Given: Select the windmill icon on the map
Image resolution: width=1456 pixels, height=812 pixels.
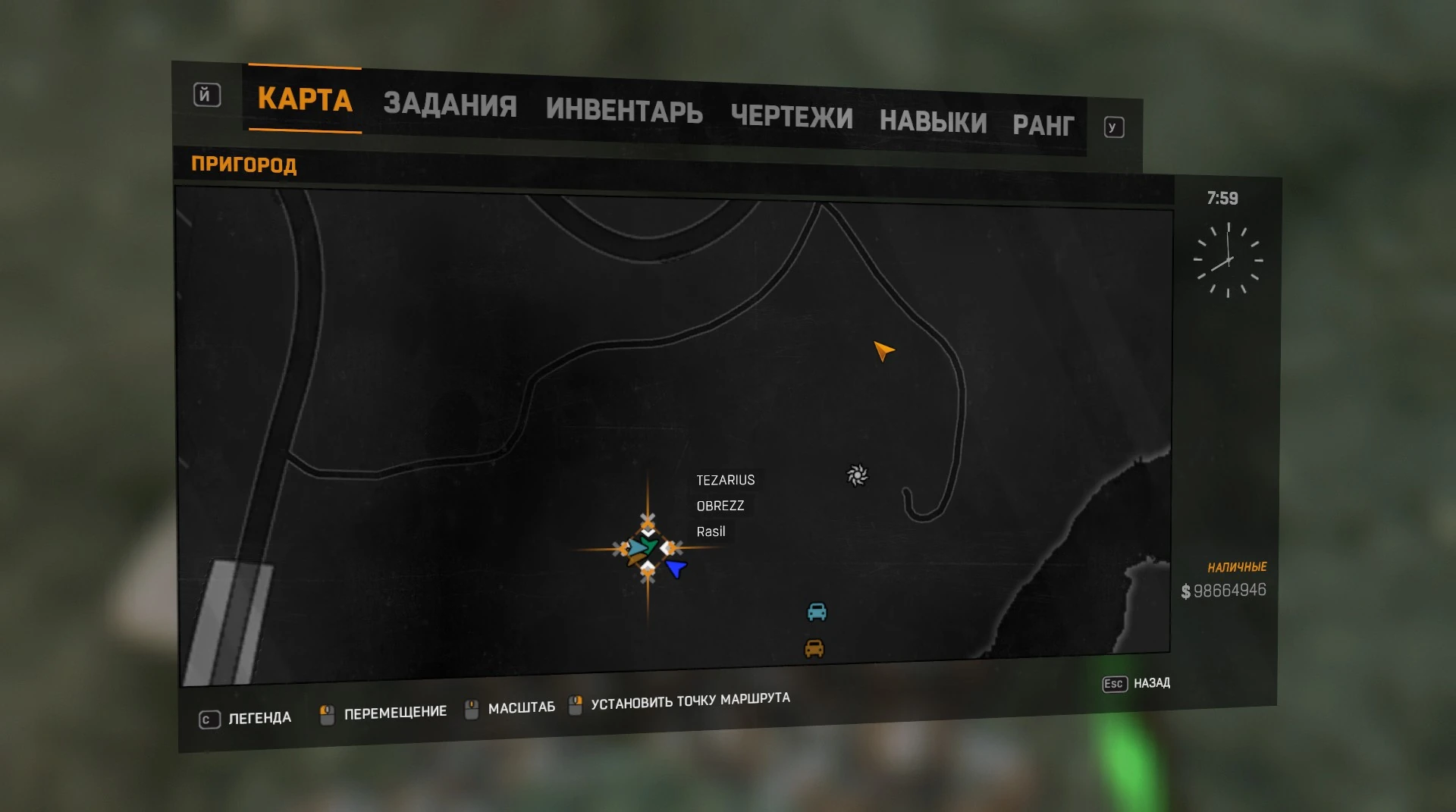Looking at the screenshot, I should [857, 476].
